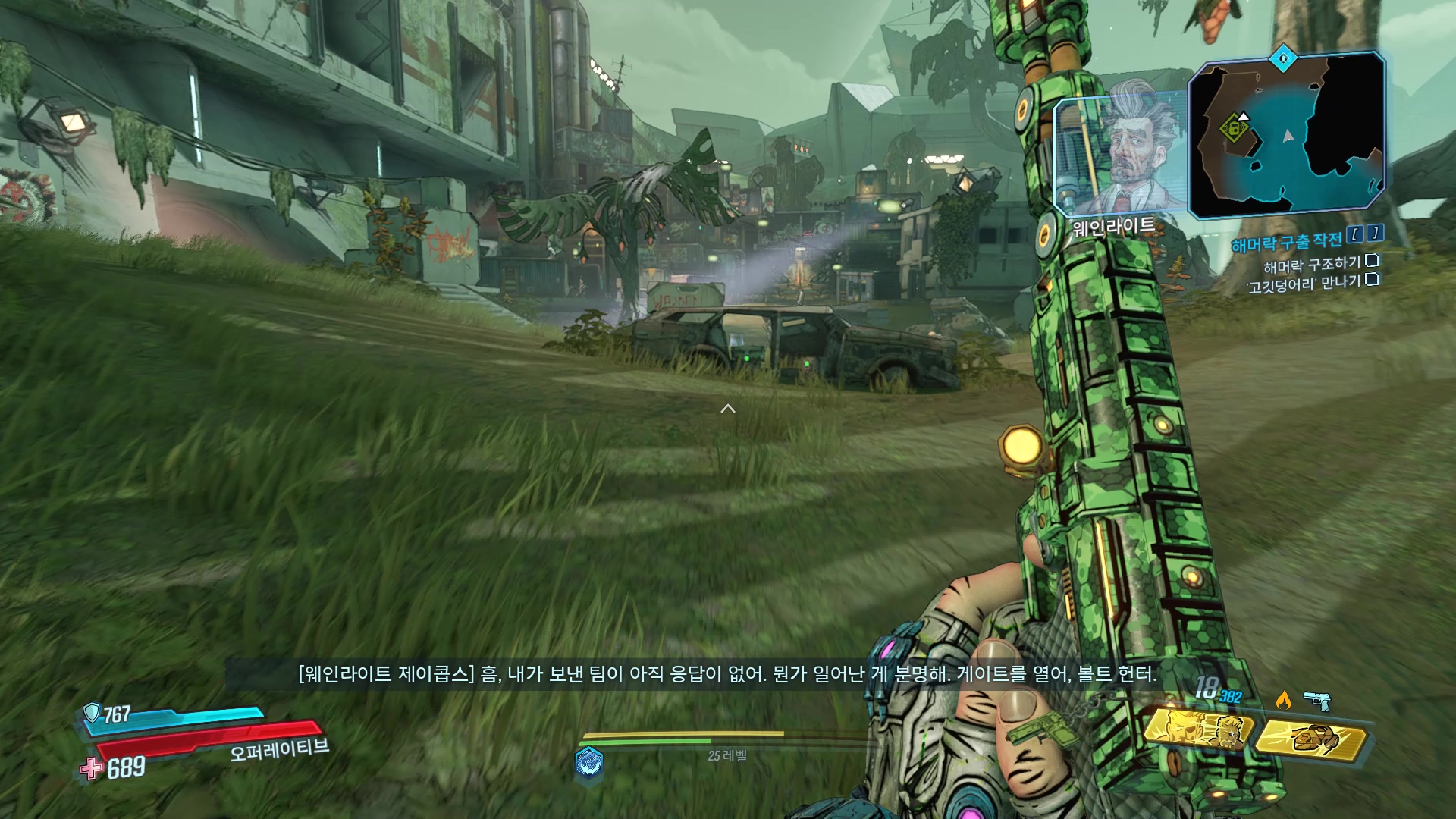Open the tracked mission 해머락 구출 작전
Viewport: 1456px width, 819px height.
point(1286,243)
